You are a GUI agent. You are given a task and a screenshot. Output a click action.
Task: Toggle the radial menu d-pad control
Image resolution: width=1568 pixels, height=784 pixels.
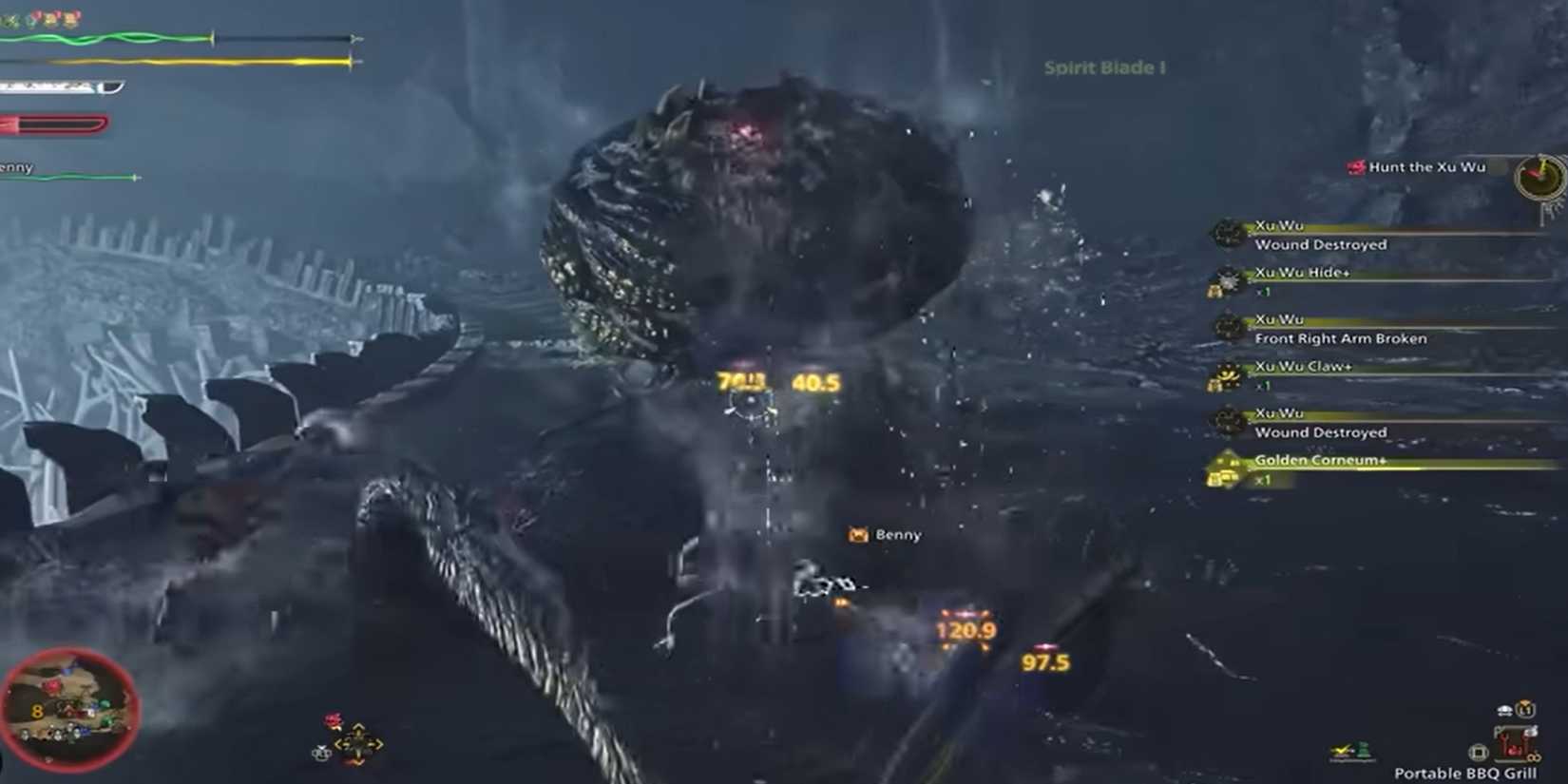pos(358,746)
